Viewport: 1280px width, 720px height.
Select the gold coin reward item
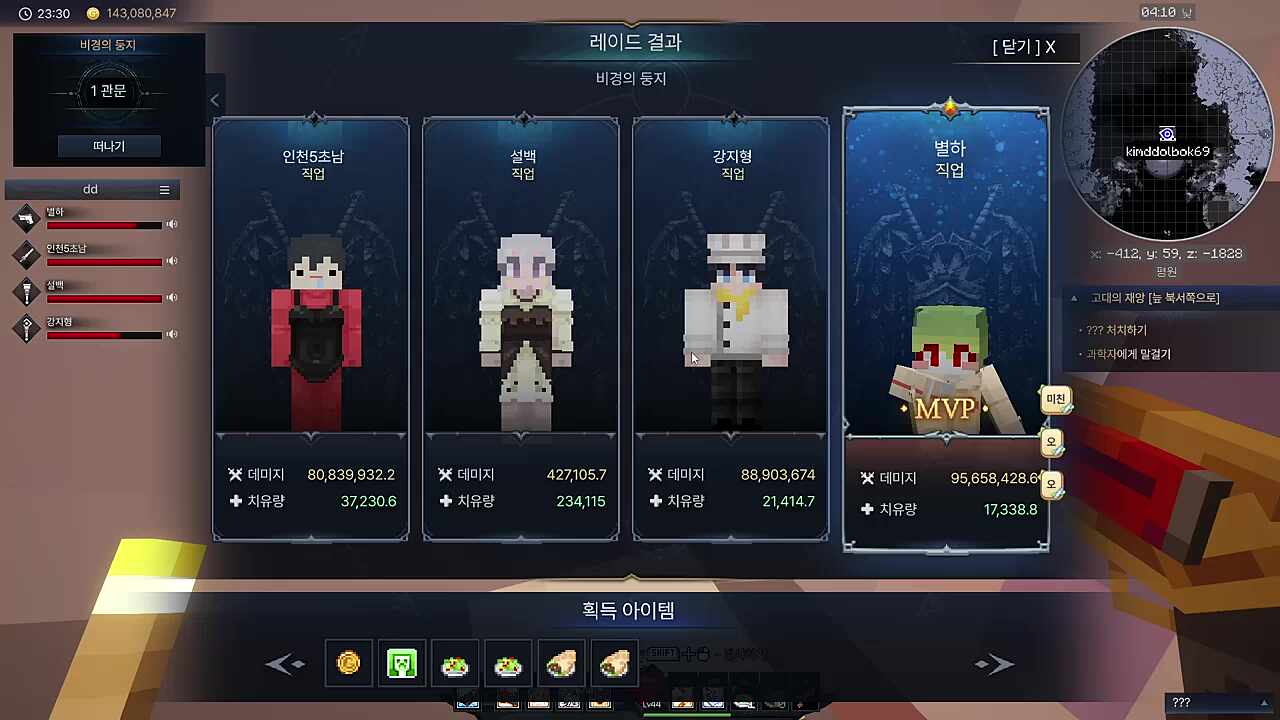(348, 663)
